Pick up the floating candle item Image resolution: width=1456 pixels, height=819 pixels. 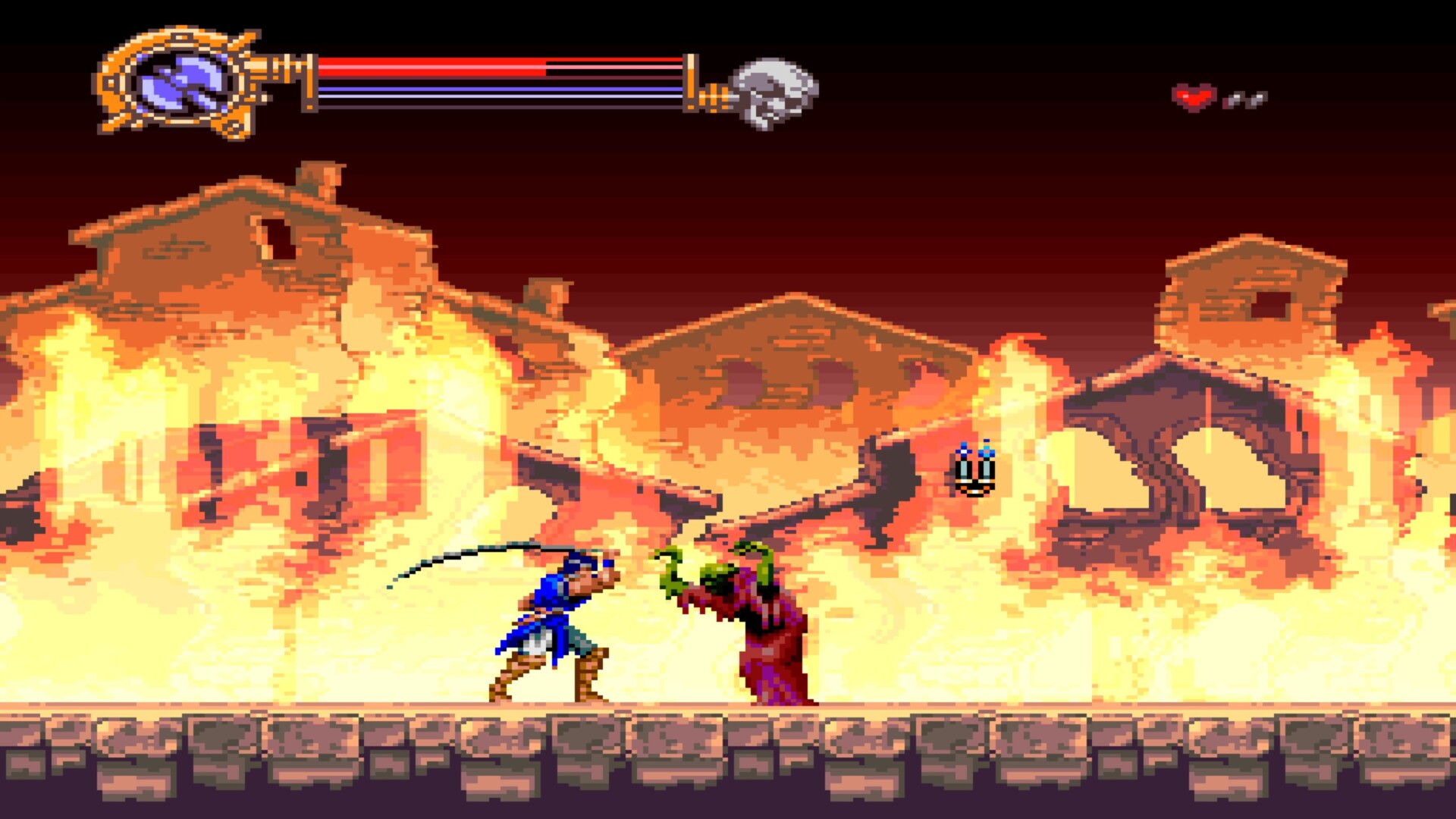[973, 470]
